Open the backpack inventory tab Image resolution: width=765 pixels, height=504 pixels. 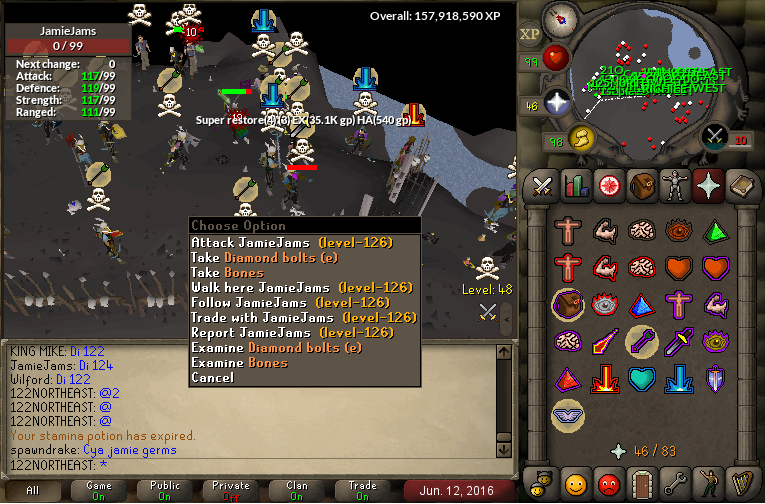(x=640, y=185)
